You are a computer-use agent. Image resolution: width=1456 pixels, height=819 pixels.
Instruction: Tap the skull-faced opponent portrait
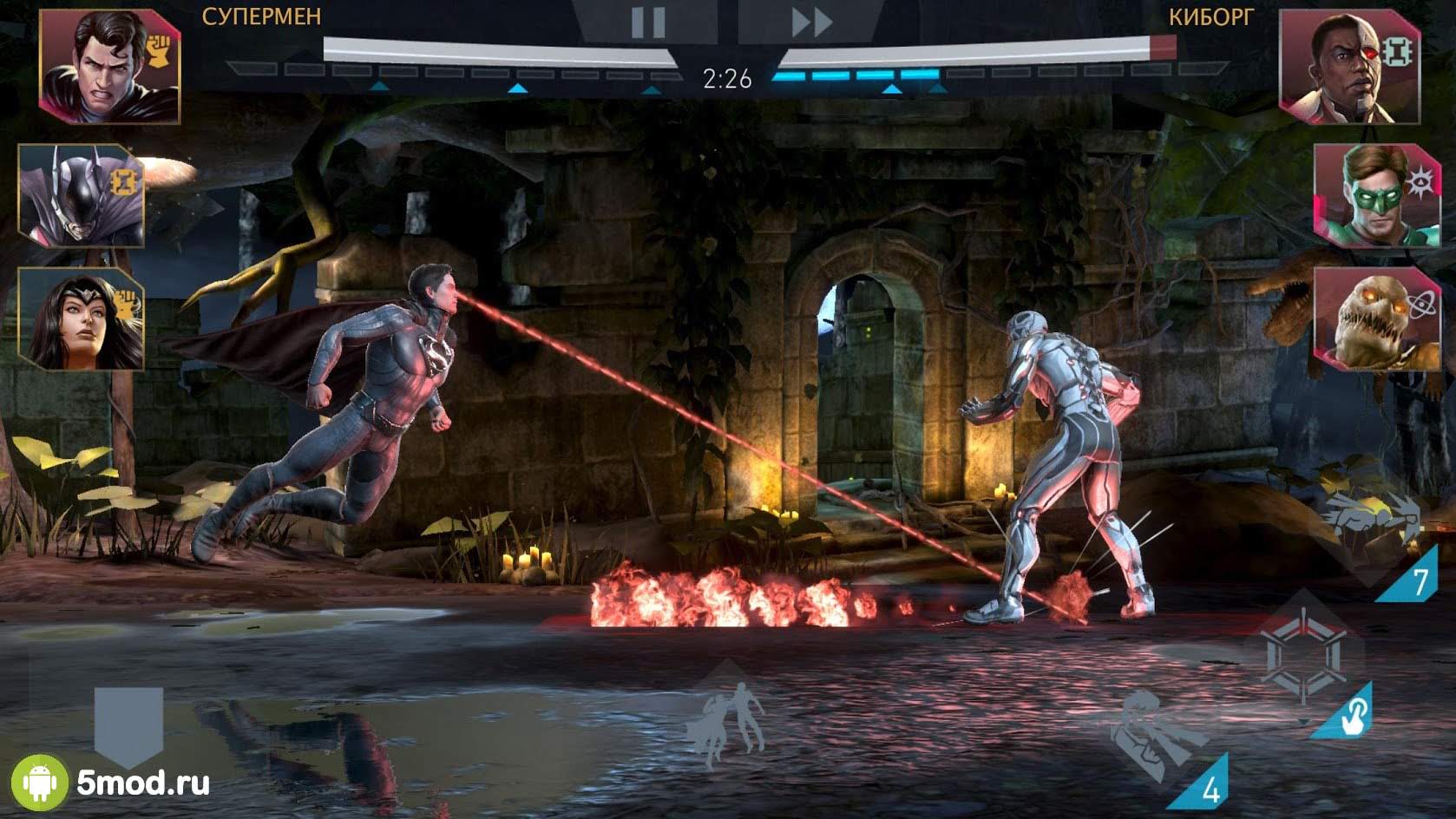[x=1375, y=318]
